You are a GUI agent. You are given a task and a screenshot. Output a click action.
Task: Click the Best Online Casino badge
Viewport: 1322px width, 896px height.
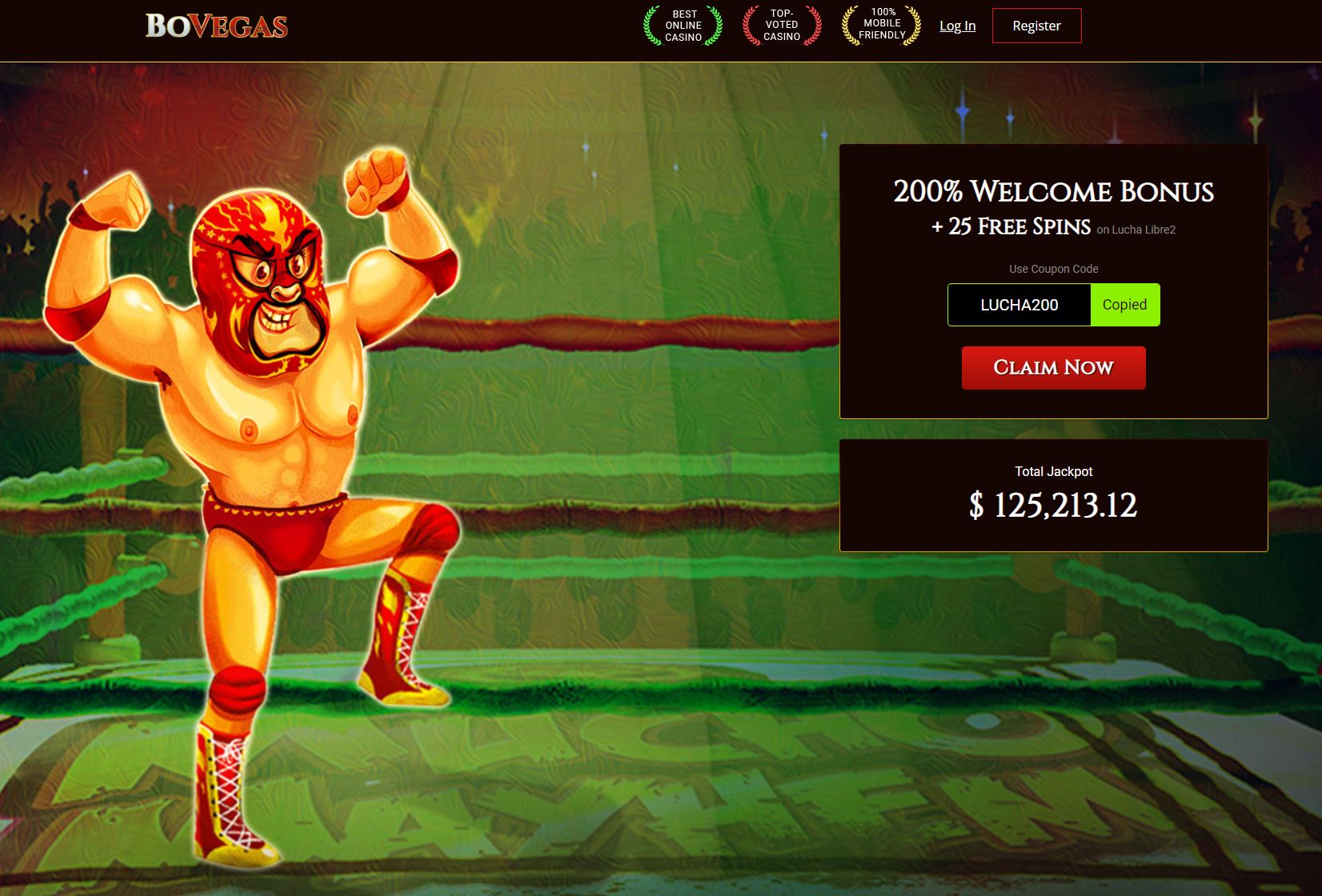tap(683, 26)
